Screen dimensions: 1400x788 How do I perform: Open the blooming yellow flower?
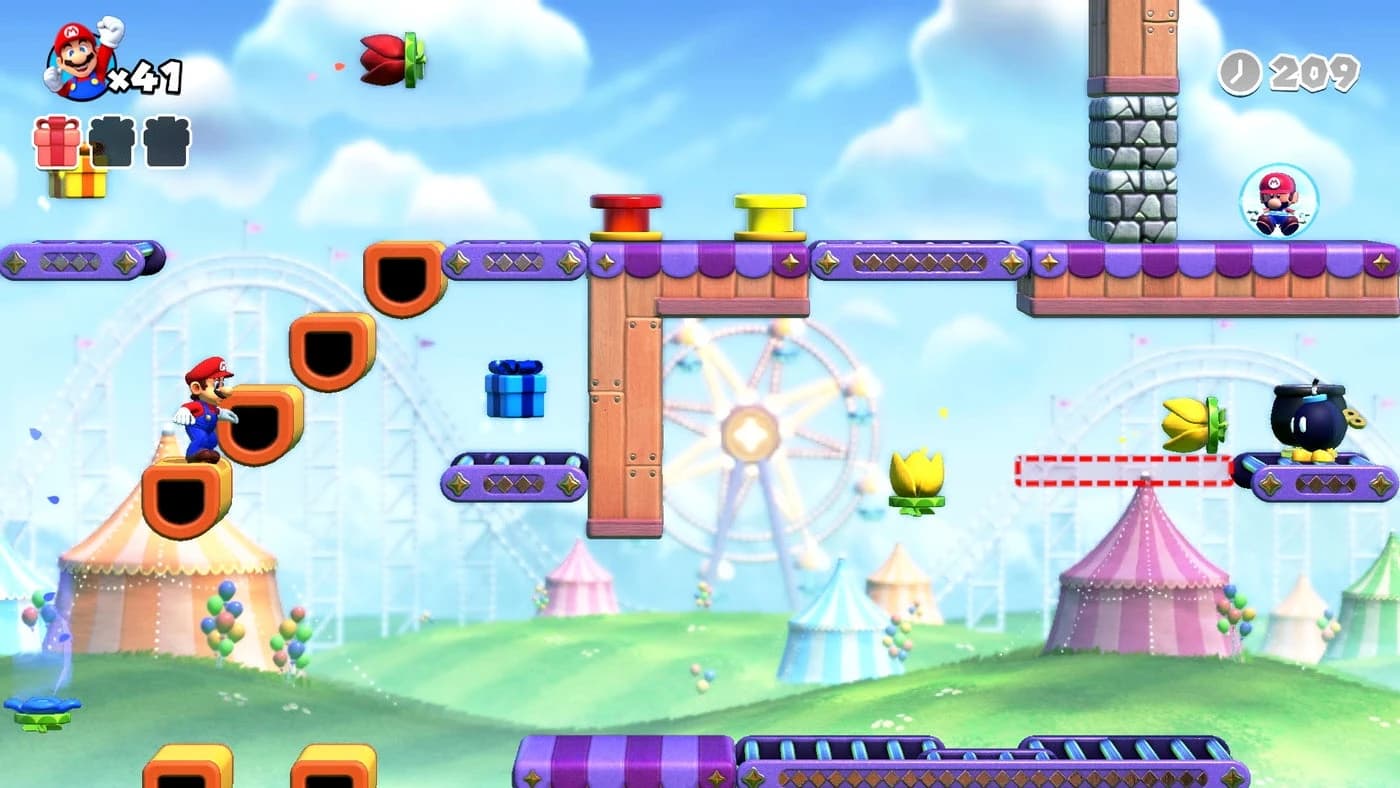[x=918, y=478]
